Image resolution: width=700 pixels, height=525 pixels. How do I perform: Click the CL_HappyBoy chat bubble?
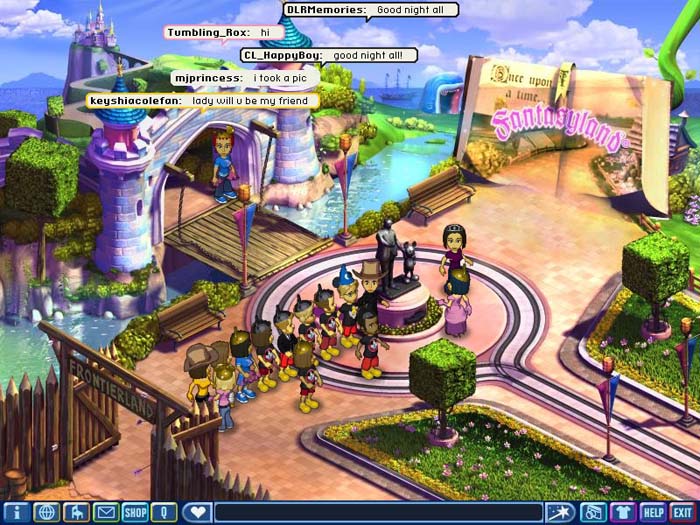click(x=324, y=55)
